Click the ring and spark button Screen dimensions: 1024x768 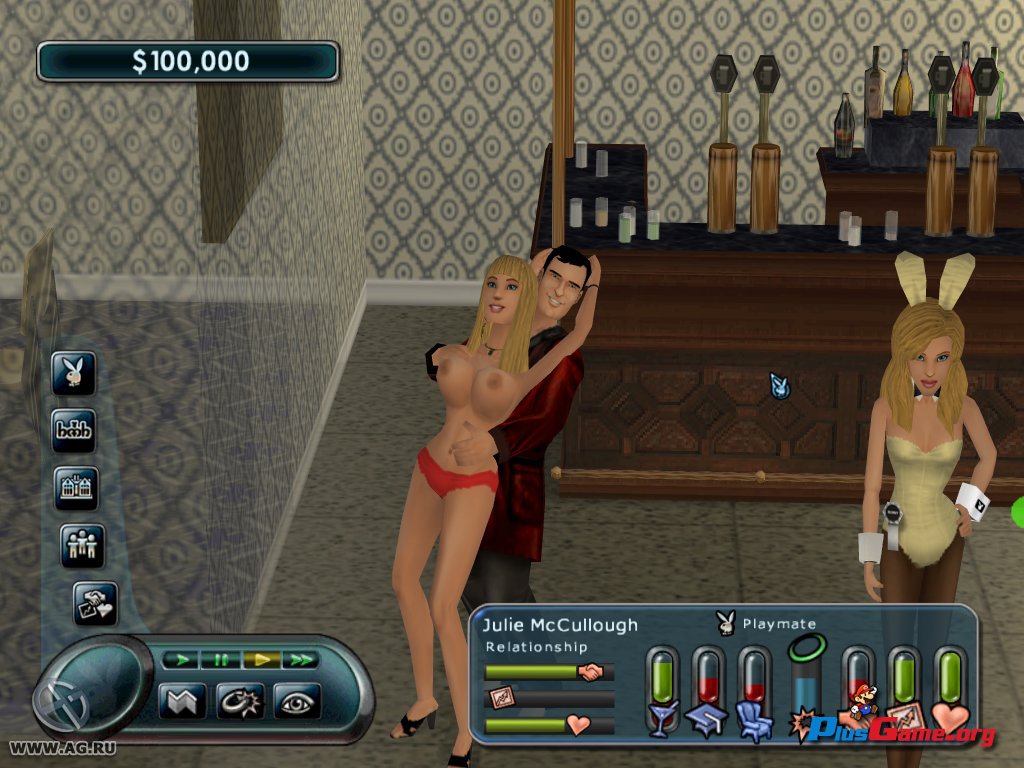pyautogui.click(x=240, y=701)
